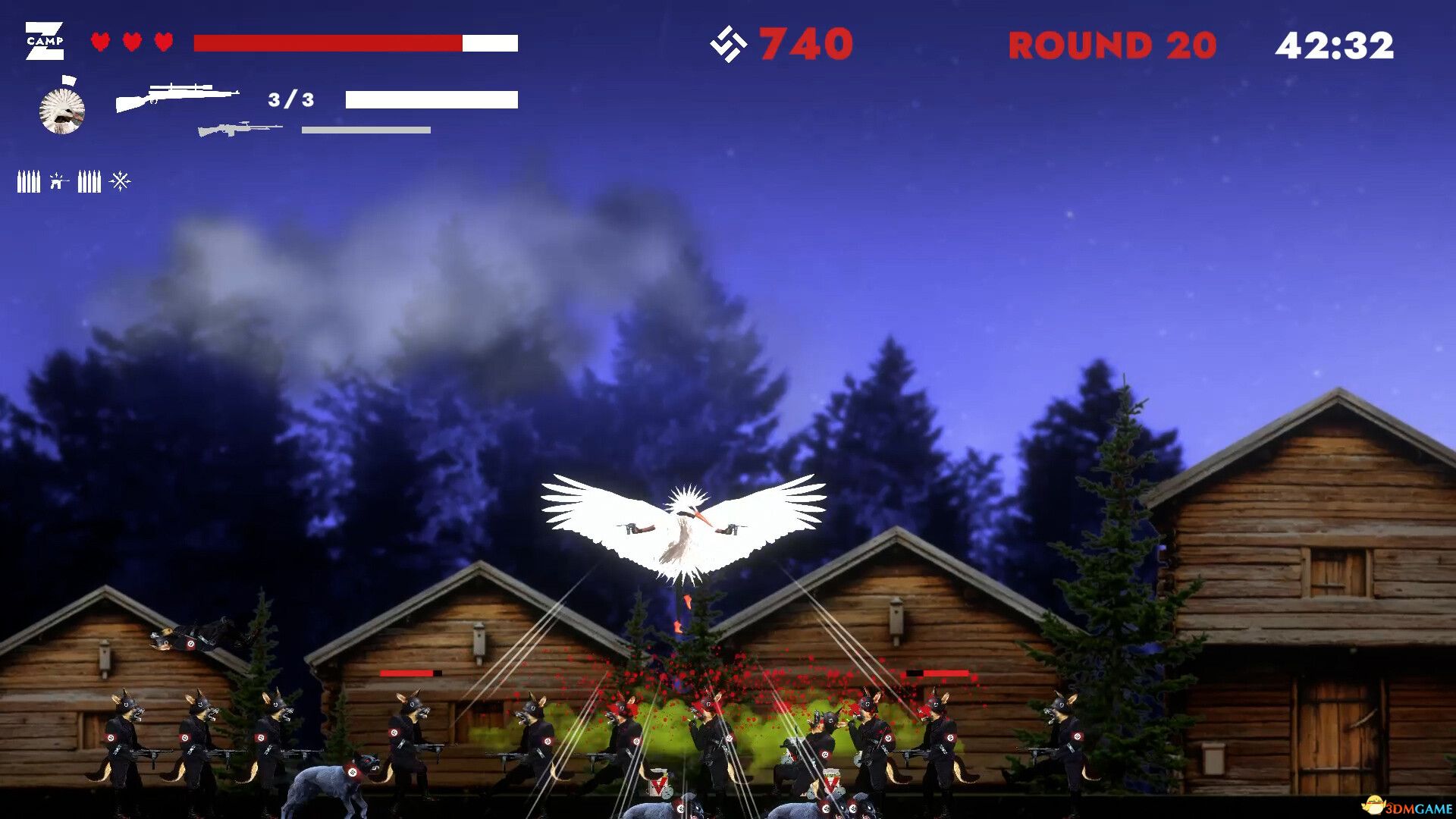1456x819 pixels.
Task: Select the crossed arrows perk icon
Action: point(120,181)
